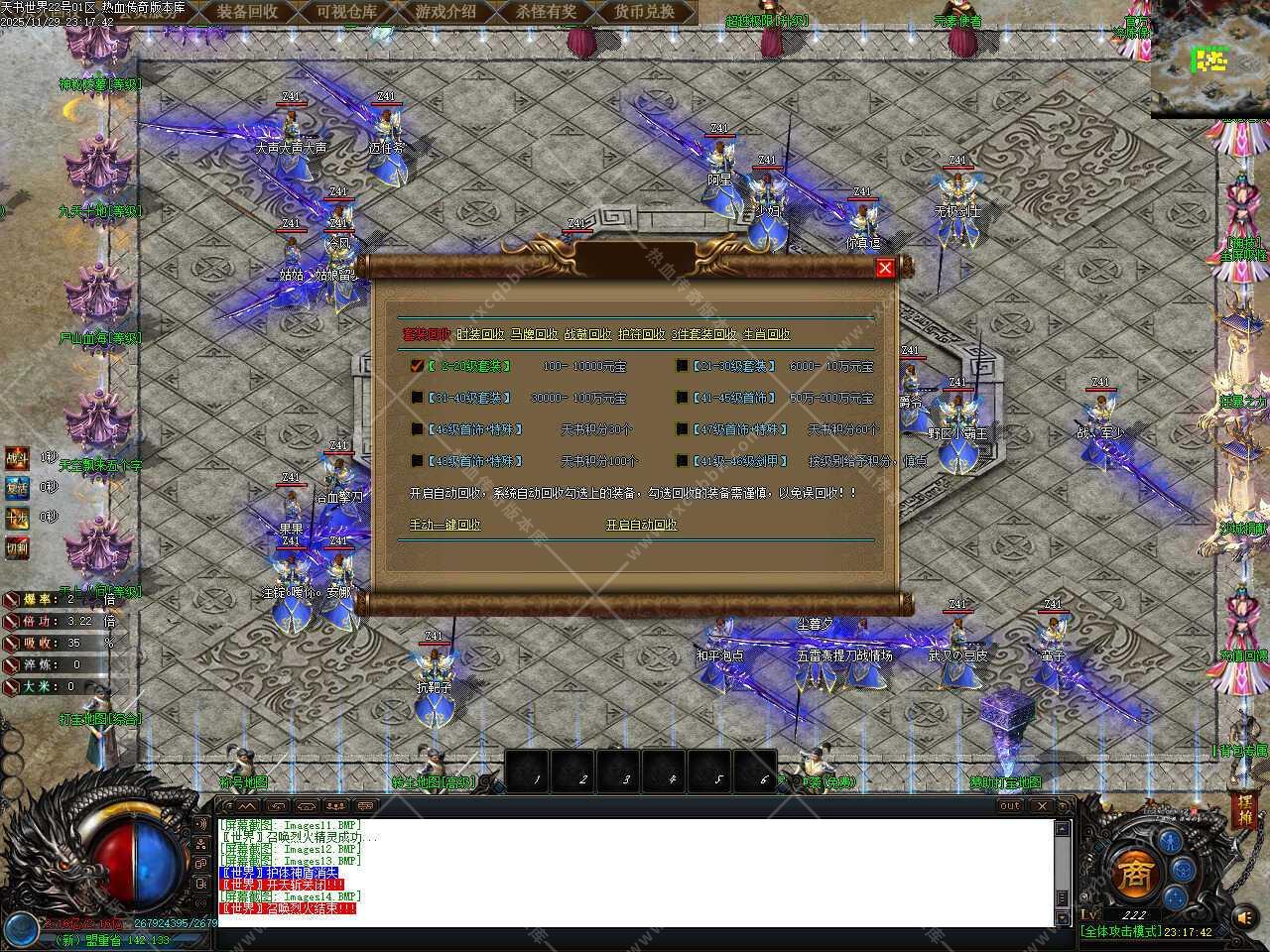The width and height of the screenshot is (1270, 952).
Task: Activate 开启自动回收 link
Action: click(641, 525)
